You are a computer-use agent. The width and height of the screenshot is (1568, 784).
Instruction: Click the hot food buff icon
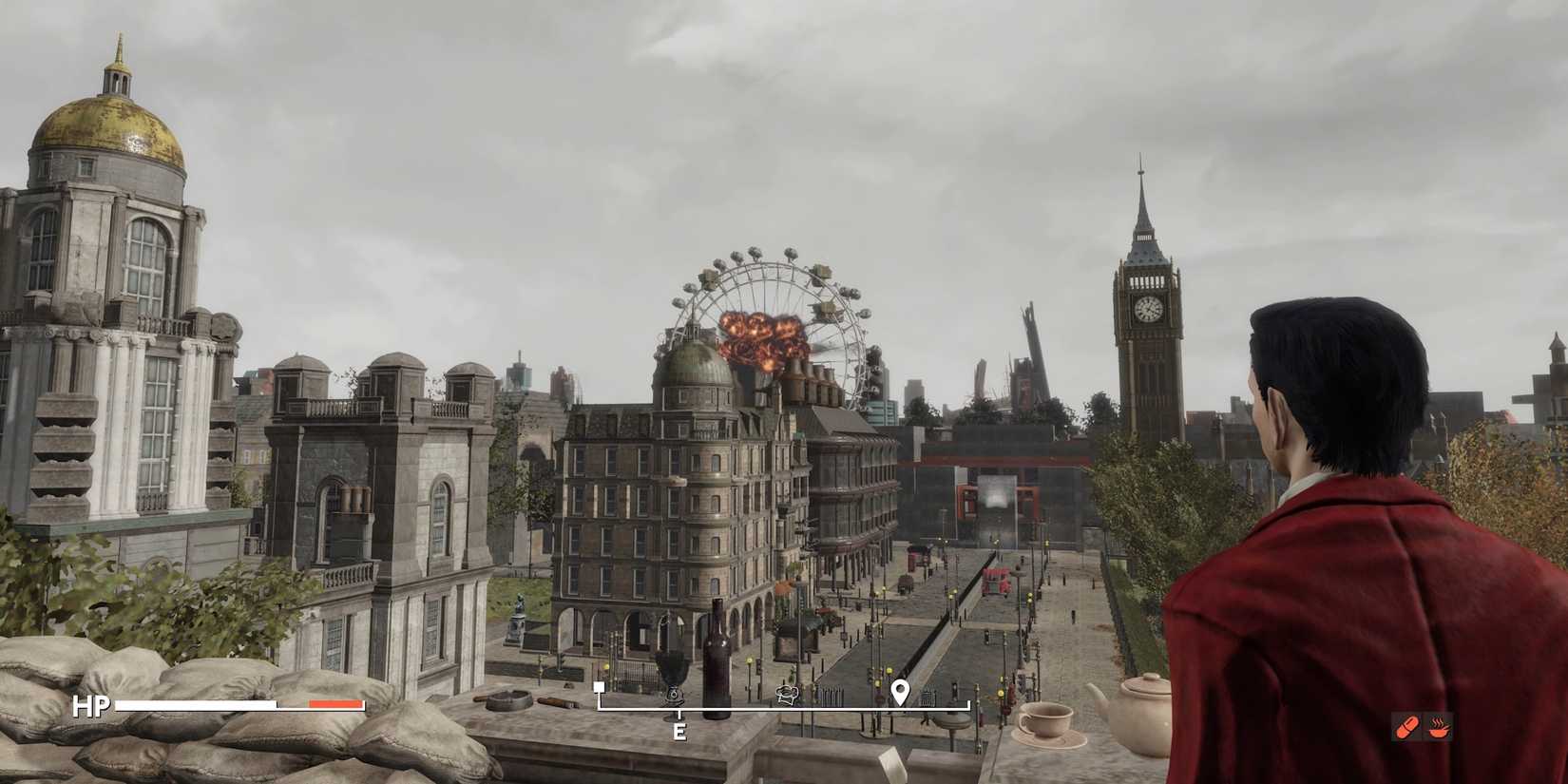point(1439,727)
